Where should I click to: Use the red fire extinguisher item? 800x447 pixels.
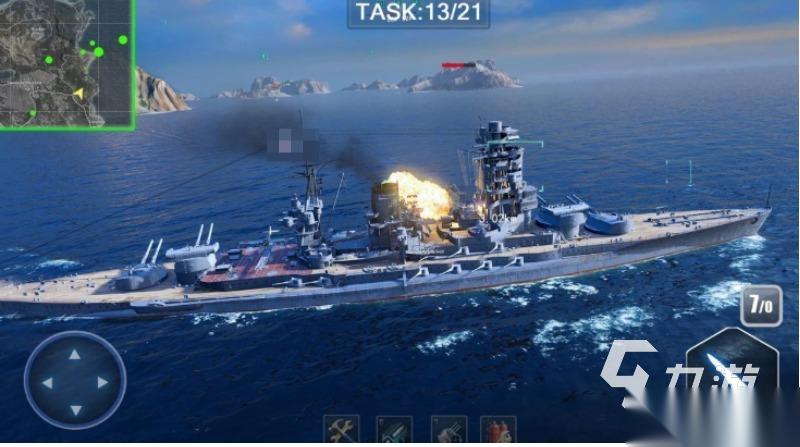[496, 432]
